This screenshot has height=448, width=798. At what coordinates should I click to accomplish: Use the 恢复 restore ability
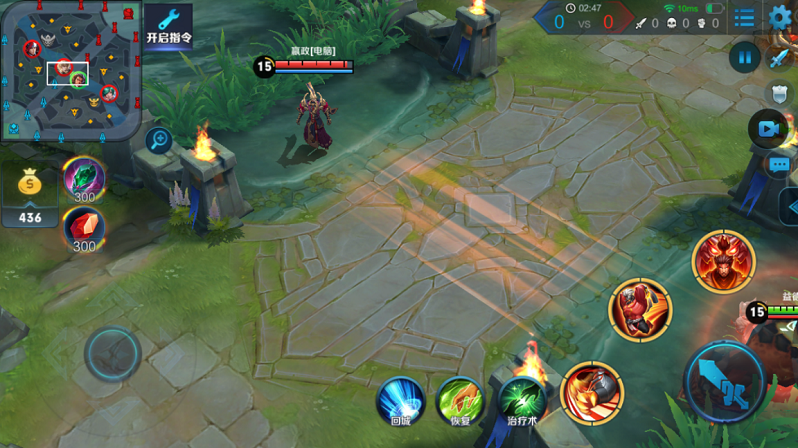[x=460, y=399]
